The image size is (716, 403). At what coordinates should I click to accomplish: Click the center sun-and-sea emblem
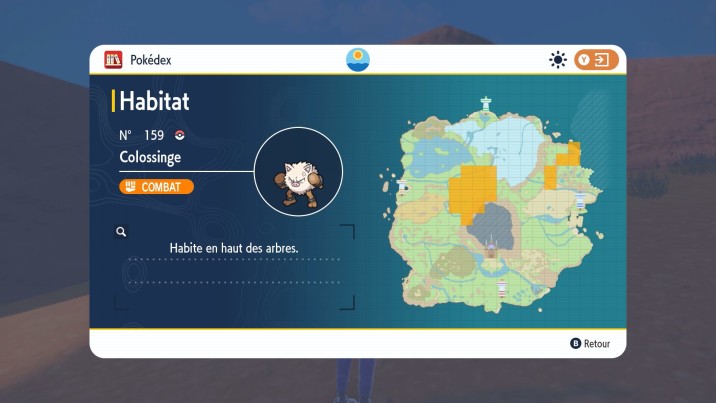click(357, 59)
